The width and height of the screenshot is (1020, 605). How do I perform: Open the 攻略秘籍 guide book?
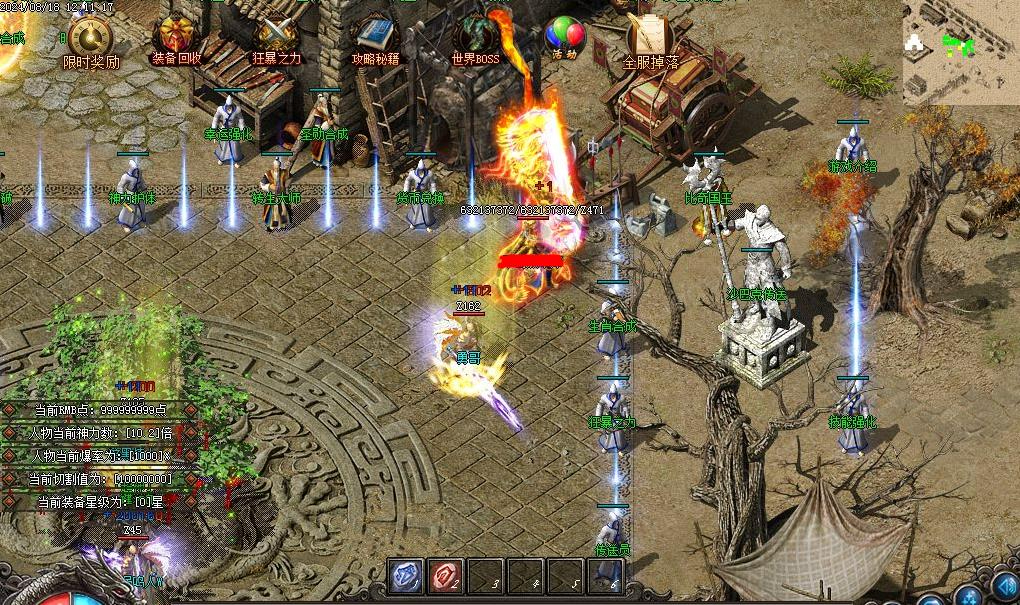tap(375, 38)
